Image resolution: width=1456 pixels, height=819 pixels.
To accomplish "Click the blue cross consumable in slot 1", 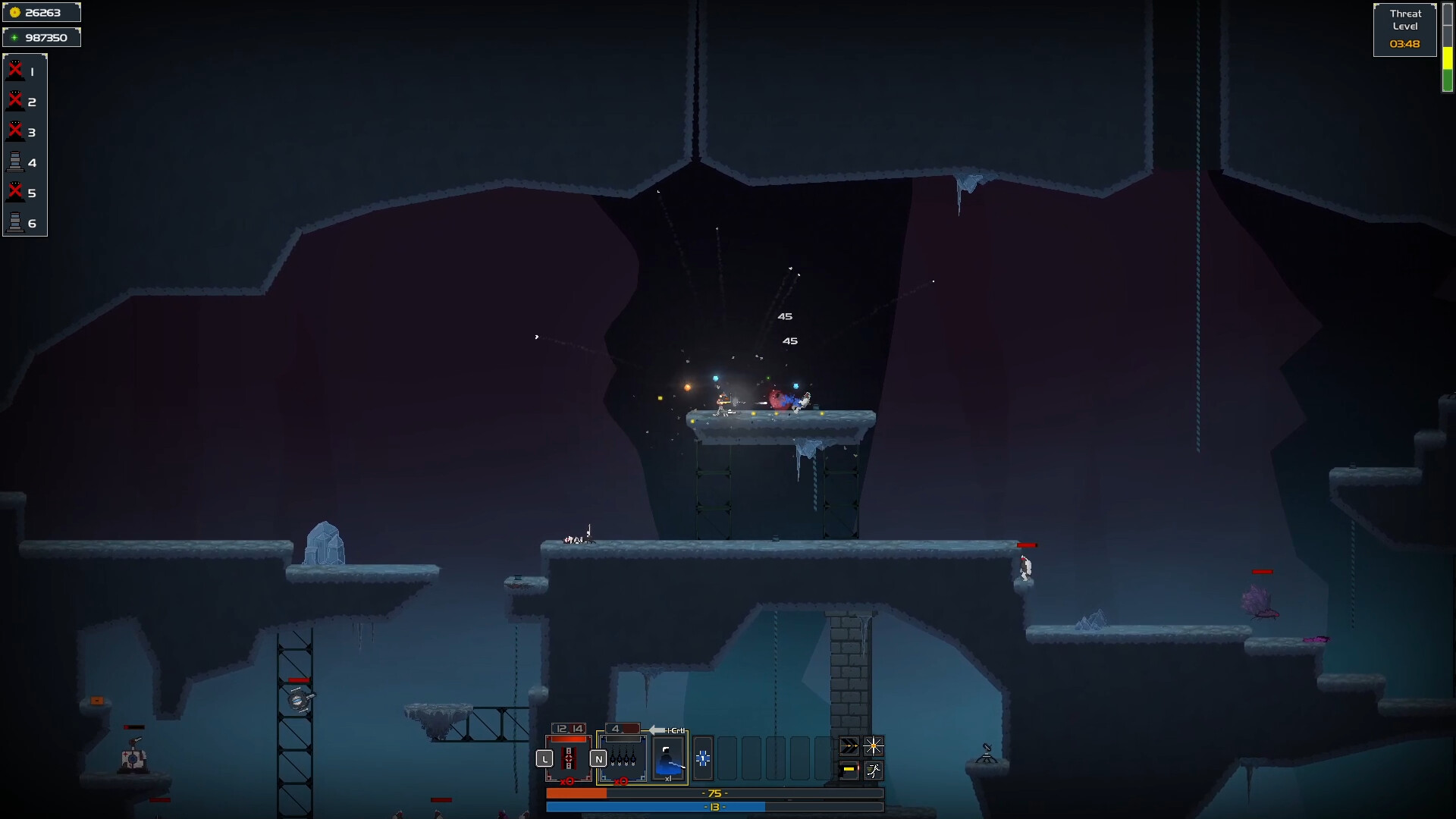I will pos(703,758).
